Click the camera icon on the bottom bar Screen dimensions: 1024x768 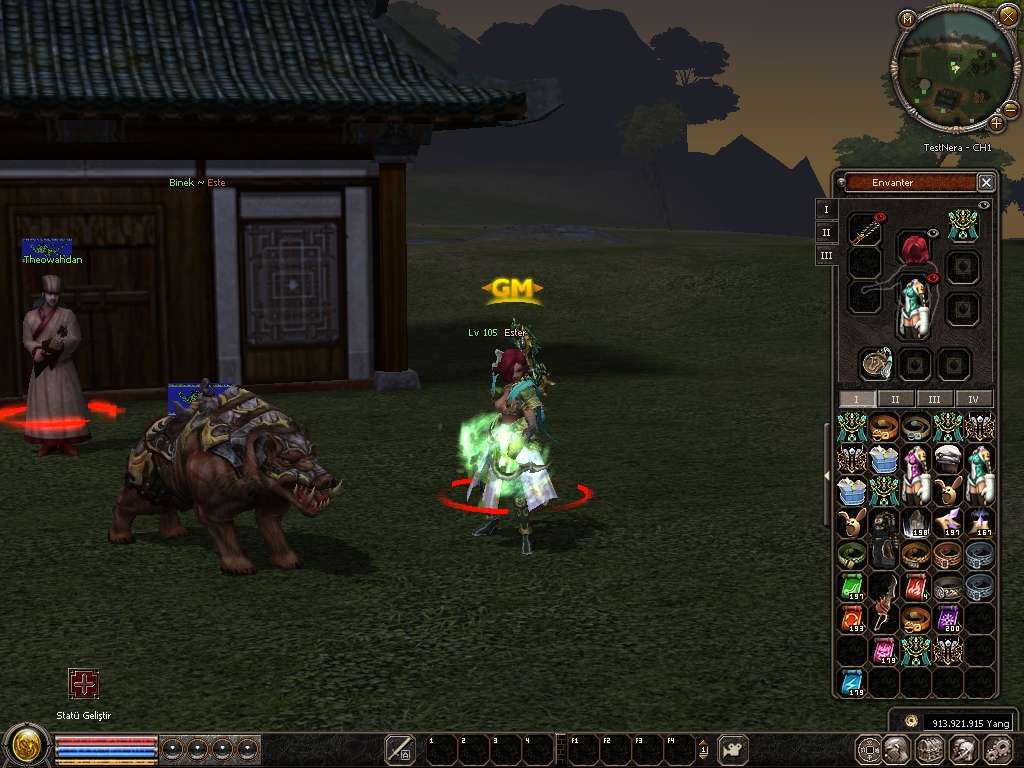pos(734,749)
